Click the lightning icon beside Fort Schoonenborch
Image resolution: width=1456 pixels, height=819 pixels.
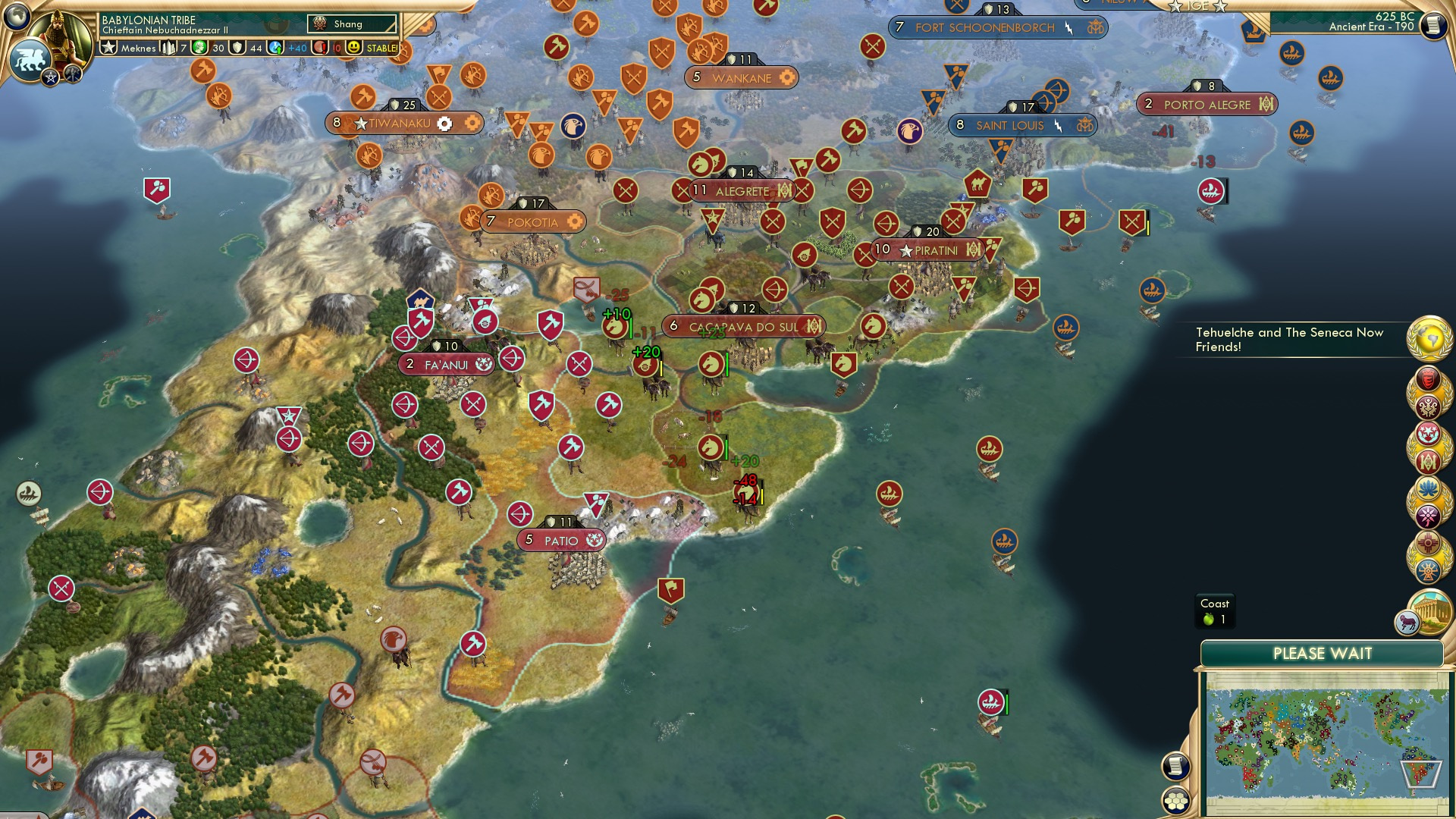(x=1070, y=27)
